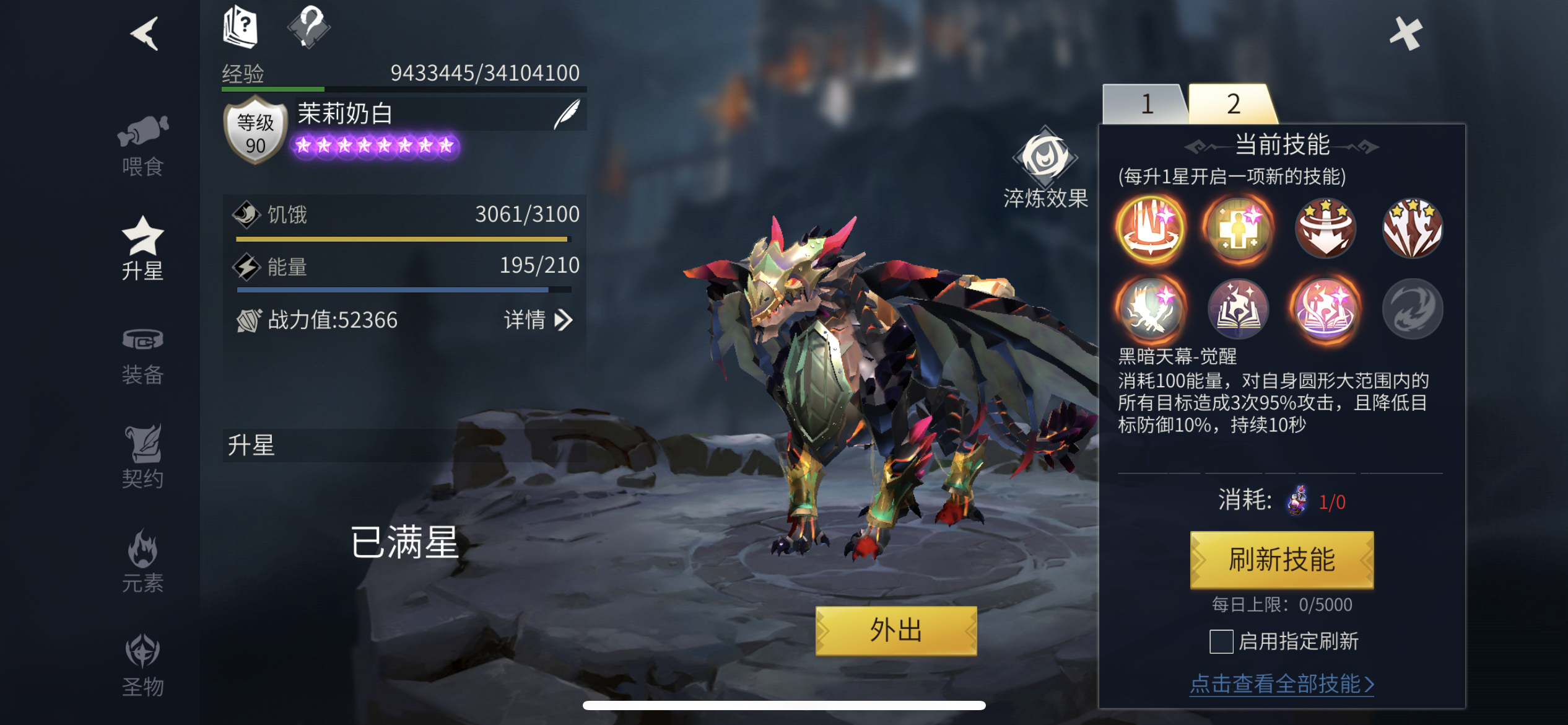The height and width of the screenshot is (725, 1568).
Task: Select skill set tab 2
Action: coord(1233,104)
